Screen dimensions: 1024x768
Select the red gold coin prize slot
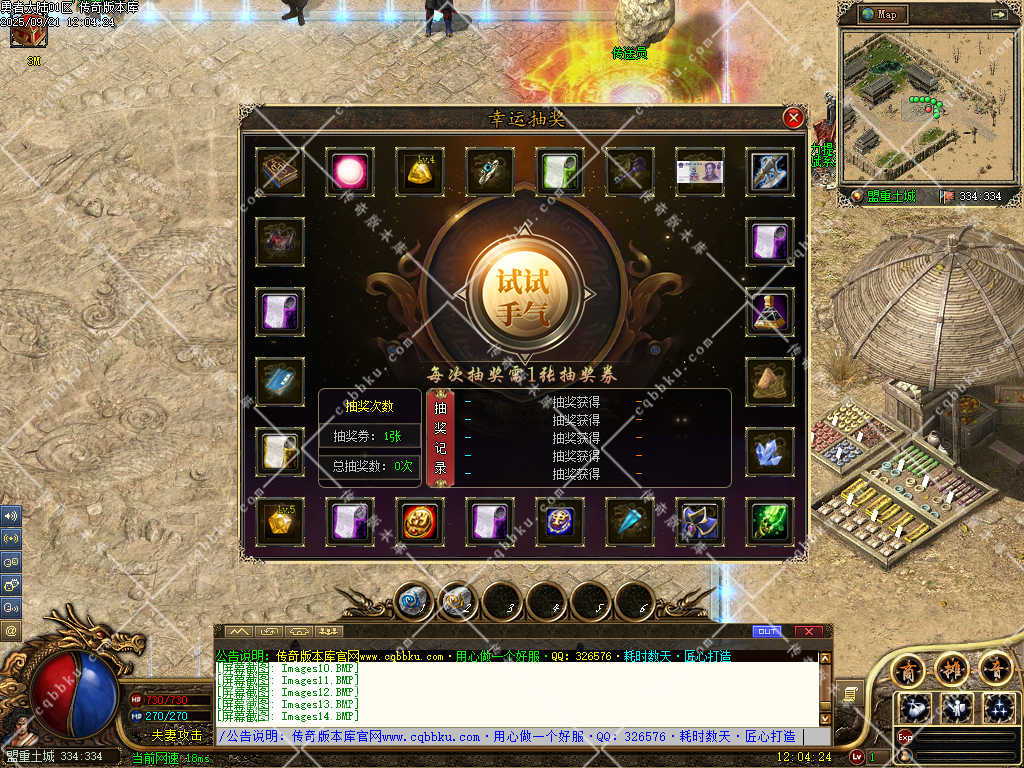click(x=420, y=522)
